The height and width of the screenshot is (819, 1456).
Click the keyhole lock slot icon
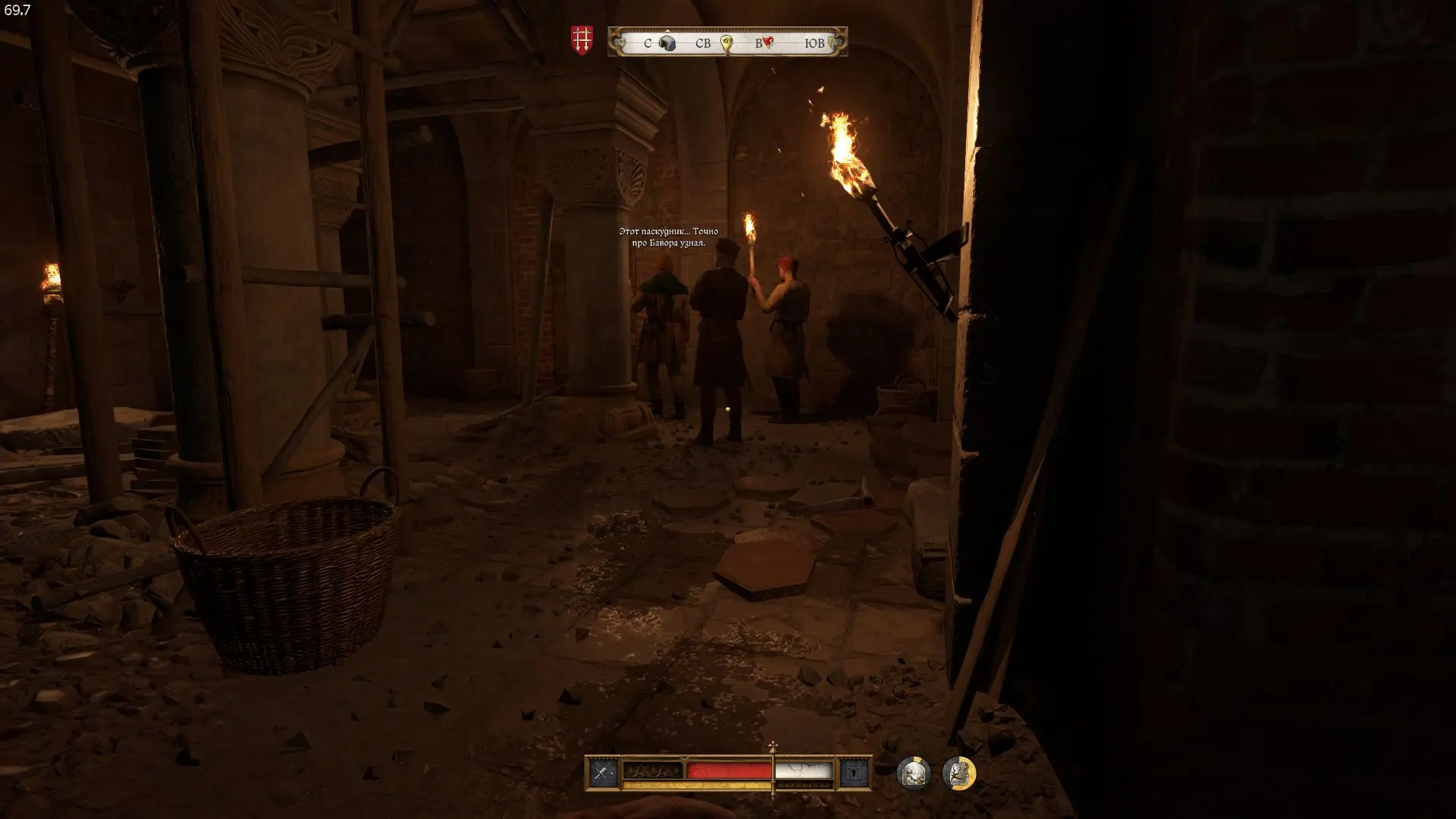pyautogui.click(x=854, y=773)
